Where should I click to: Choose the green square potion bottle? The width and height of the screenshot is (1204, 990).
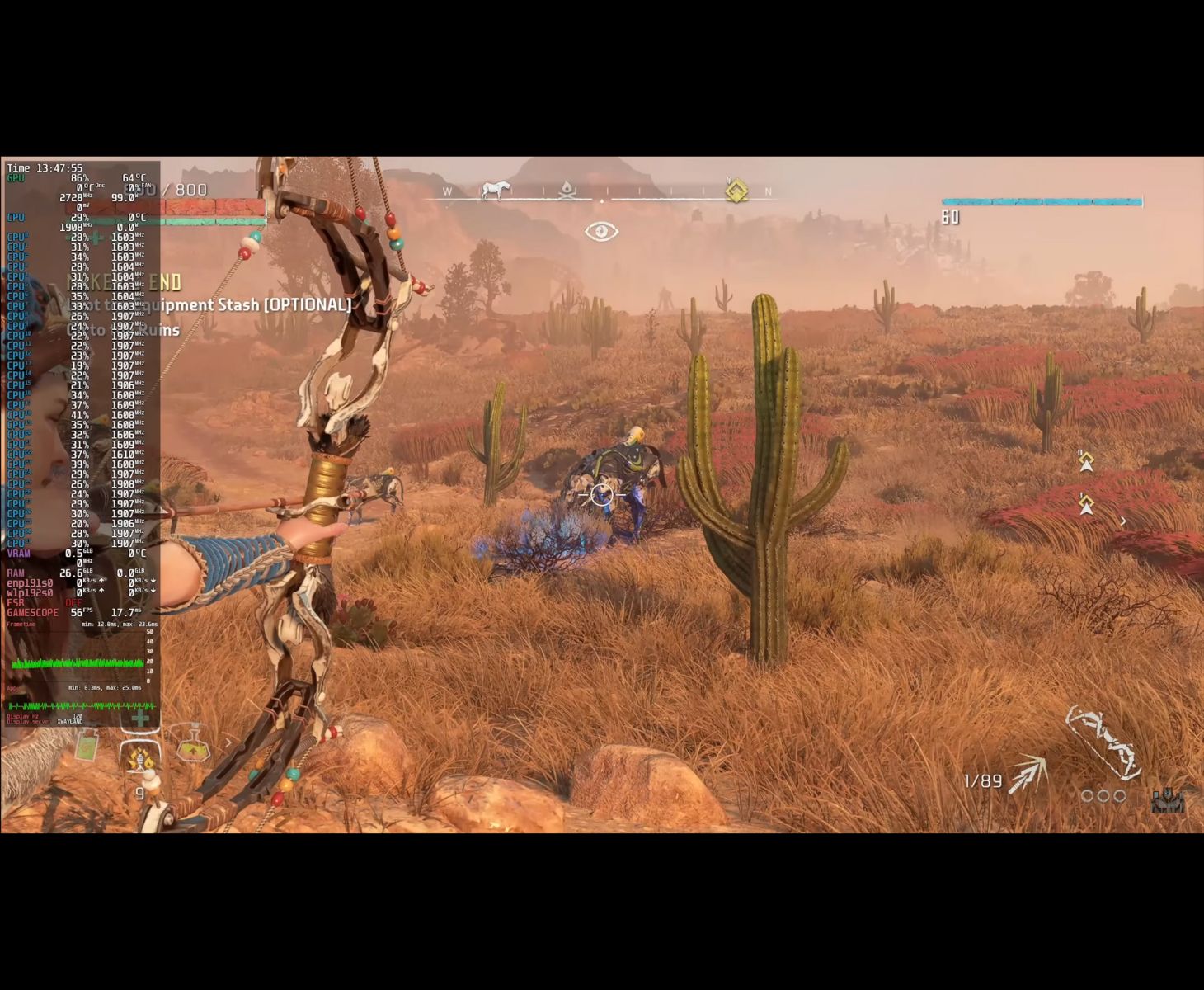[x=87, y=747]
